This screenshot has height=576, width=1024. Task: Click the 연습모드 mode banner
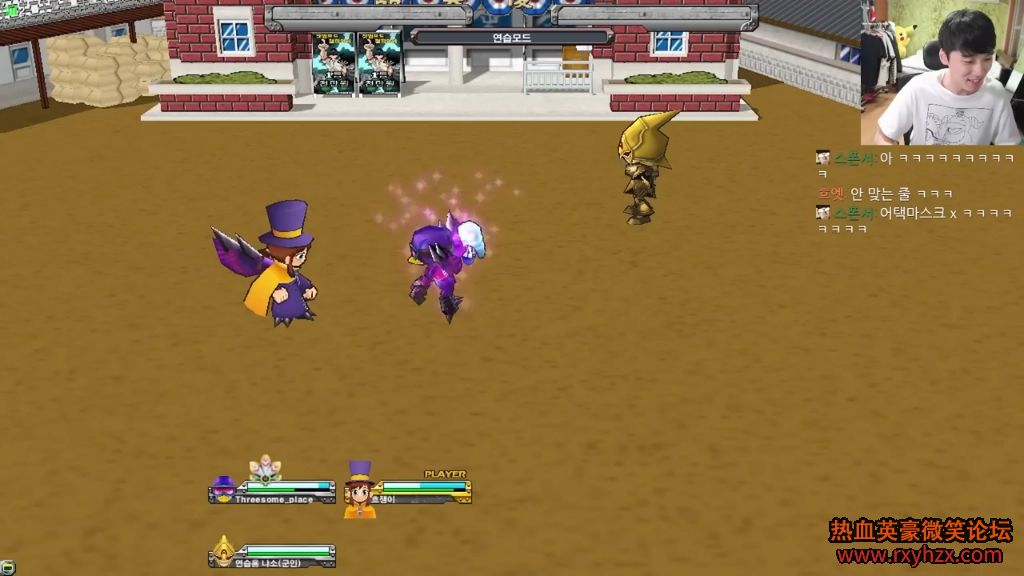[x=511, y=37]
